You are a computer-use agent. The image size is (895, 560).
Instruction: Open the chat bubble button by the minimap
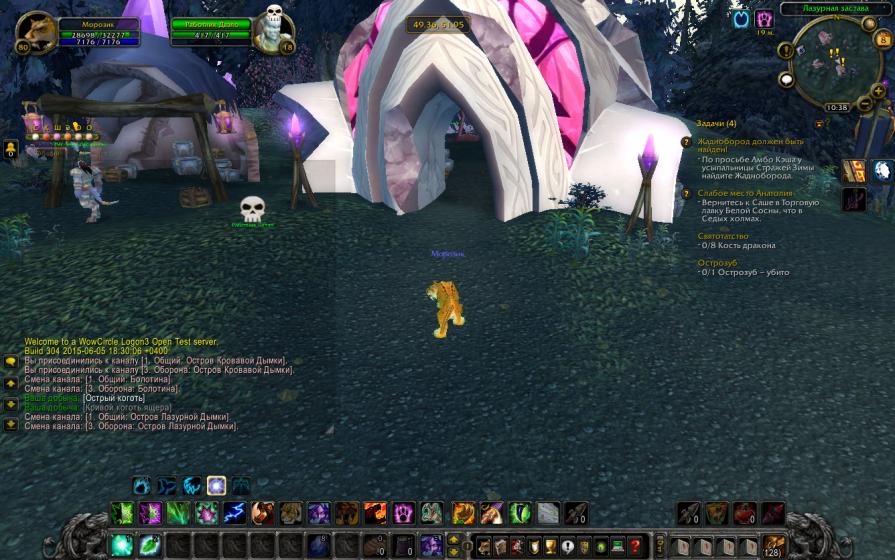[x=787, y=79]
